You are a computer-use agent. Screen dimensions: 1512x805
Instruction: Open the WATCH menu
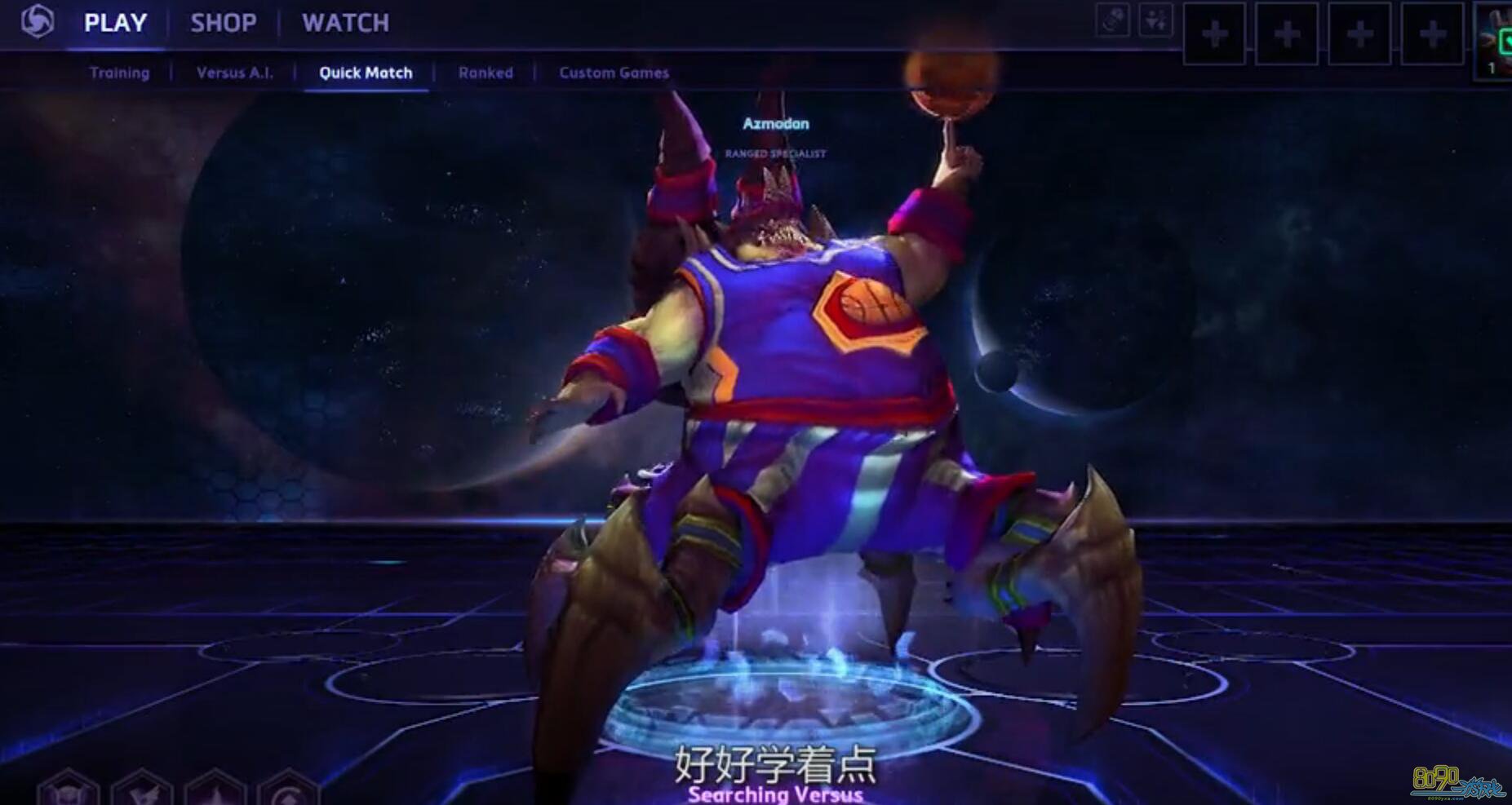[345, 22]
